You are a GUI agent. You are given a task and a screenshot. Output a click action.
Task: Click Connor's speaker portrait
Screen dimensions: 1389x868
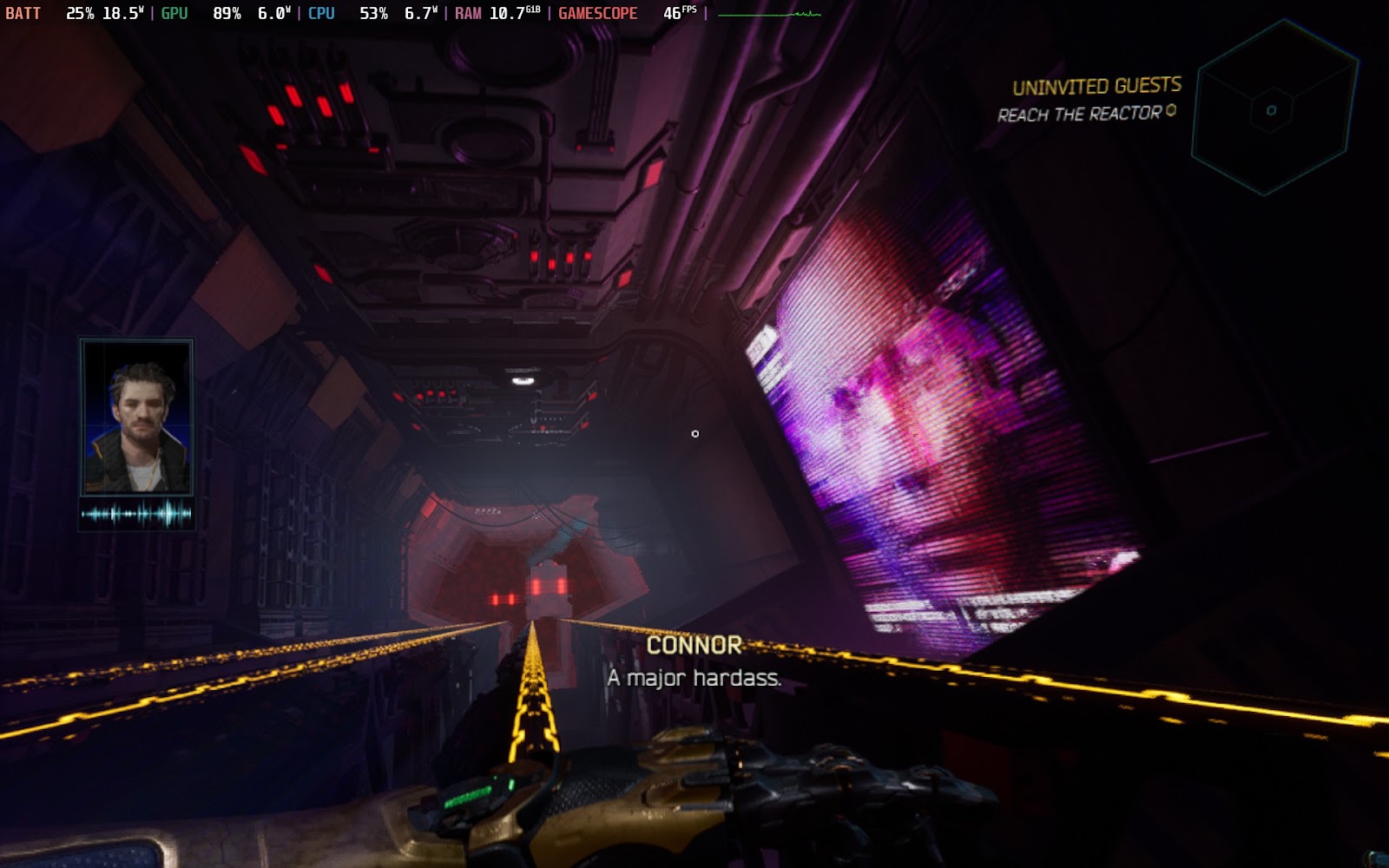point(137,418)
